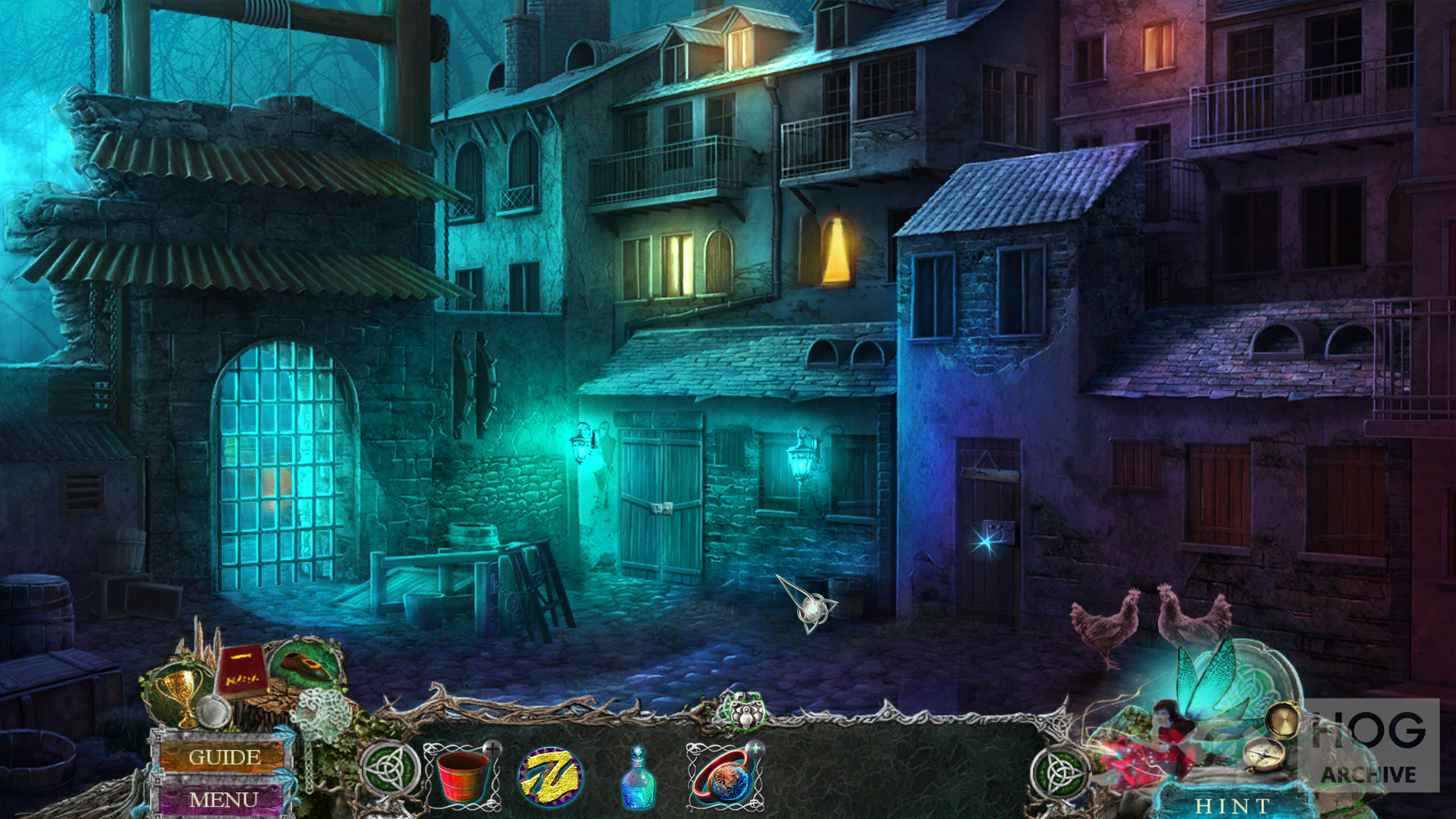
Task: Select the blue potion bottle
Action: tap(637, 777)
